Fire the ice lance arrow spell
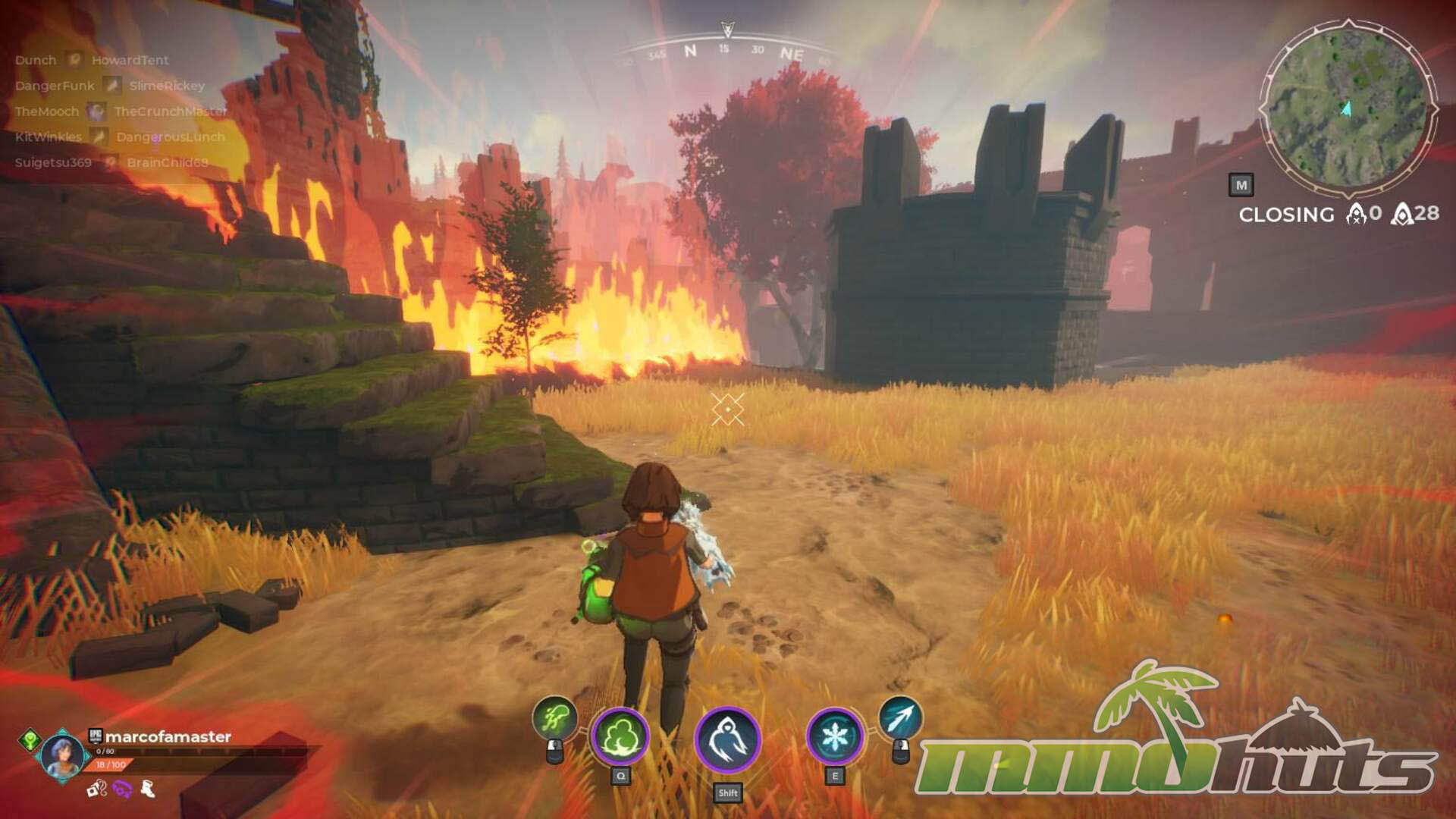1456x819 pixels. point(900,717)
